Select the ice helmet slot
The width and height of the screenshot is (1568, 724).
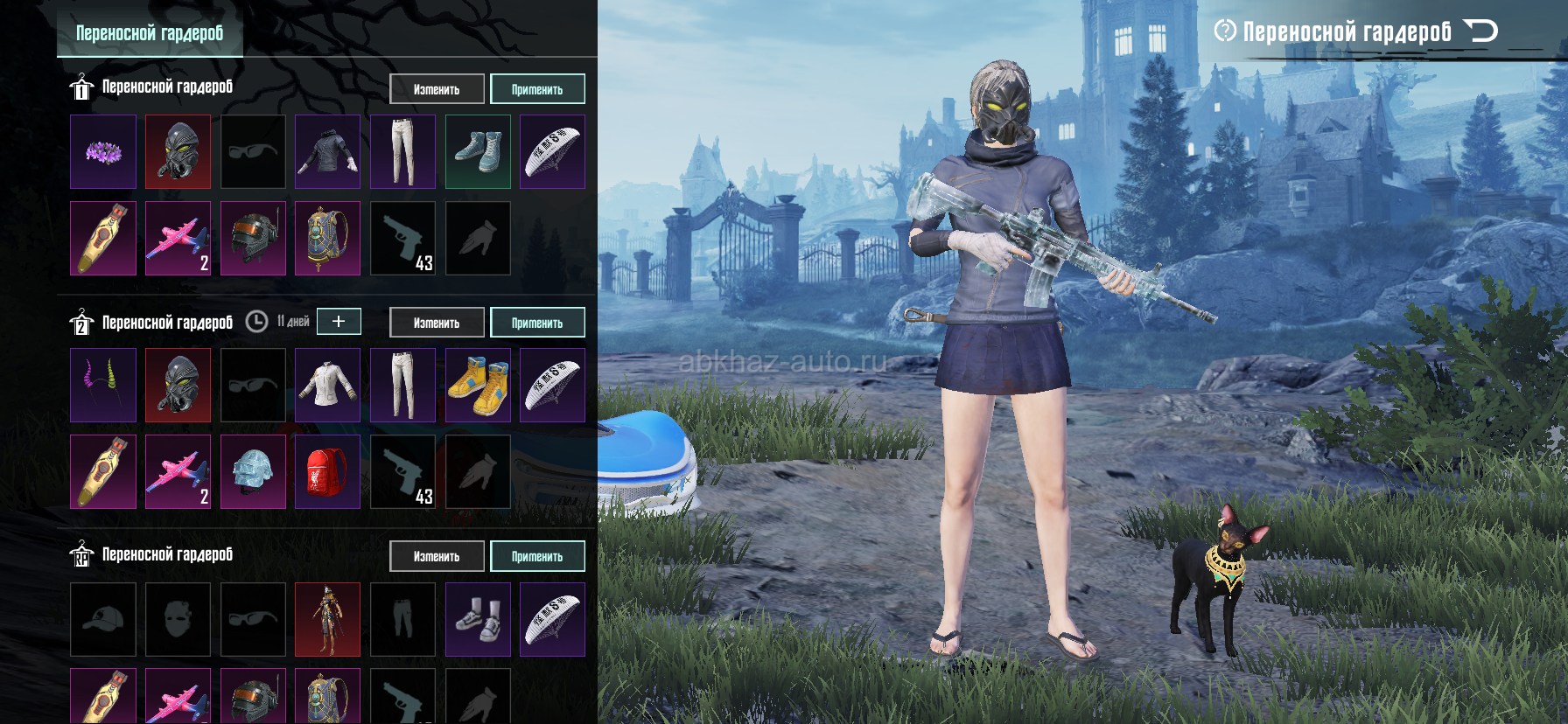tap(253, 472)
